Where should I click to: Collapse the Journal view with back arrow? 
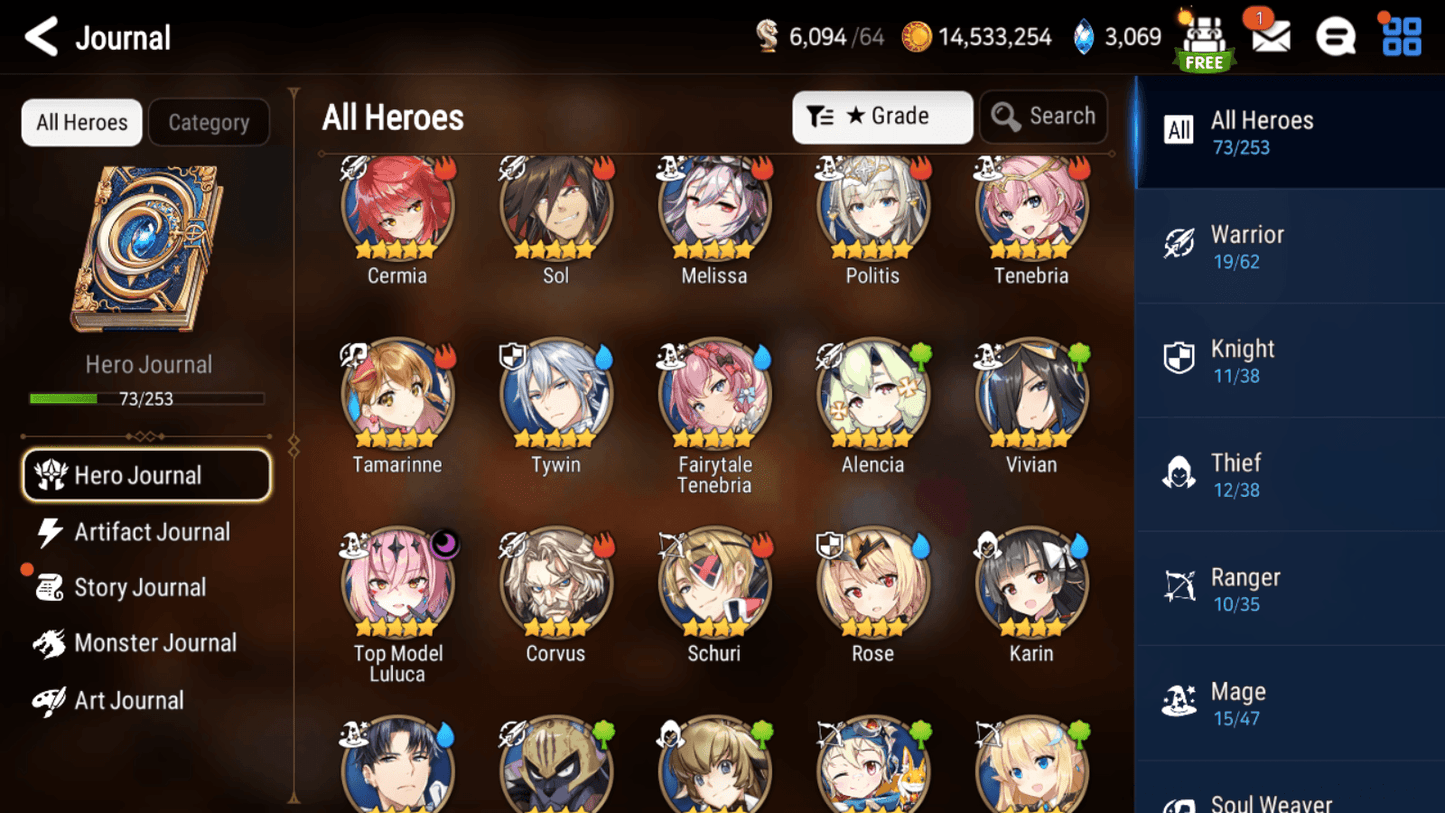tap(41, 36)
